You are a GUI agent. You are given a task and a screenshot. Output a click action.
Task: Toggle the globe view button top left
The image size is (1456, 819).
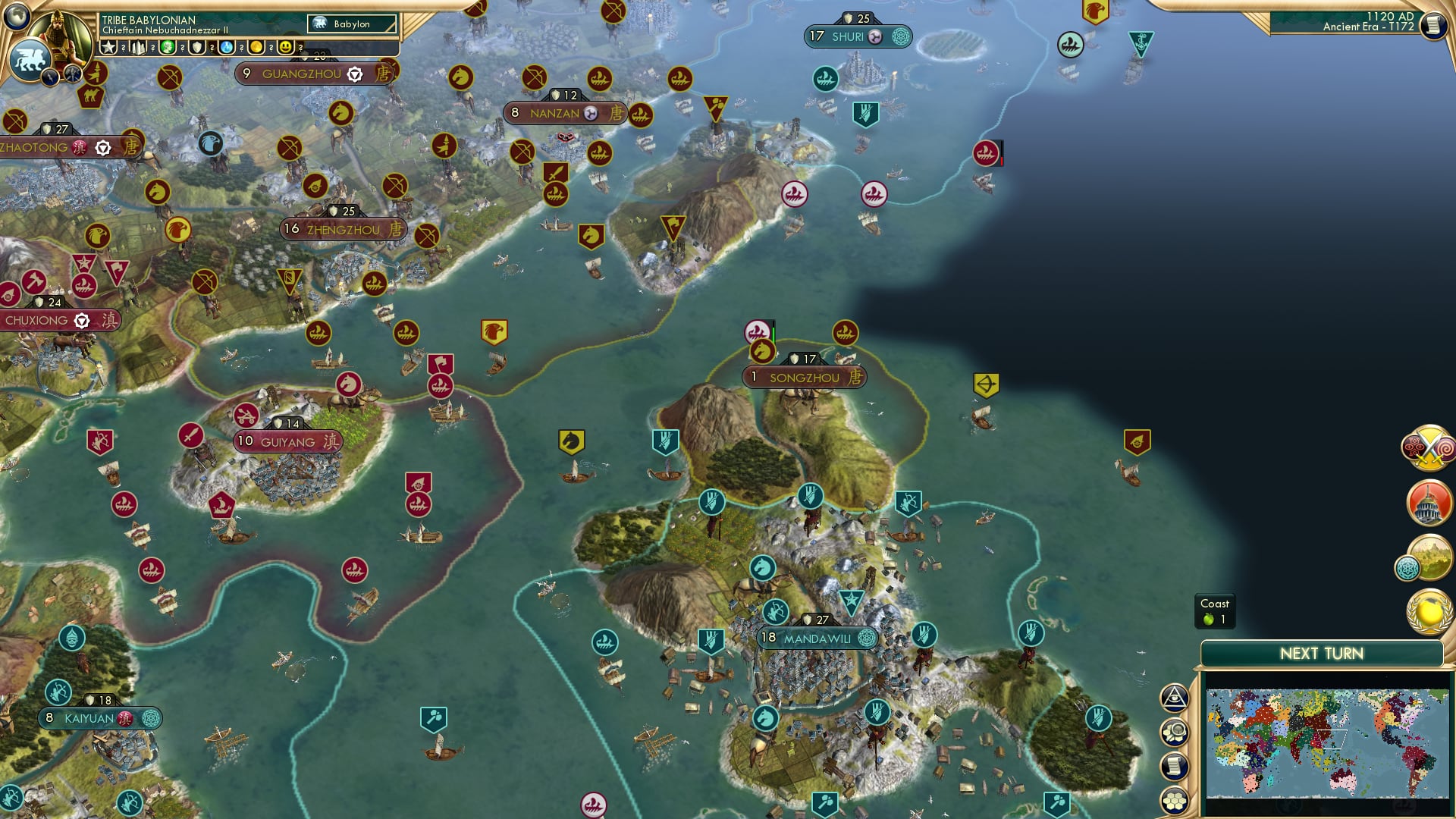tap(17, 17)
